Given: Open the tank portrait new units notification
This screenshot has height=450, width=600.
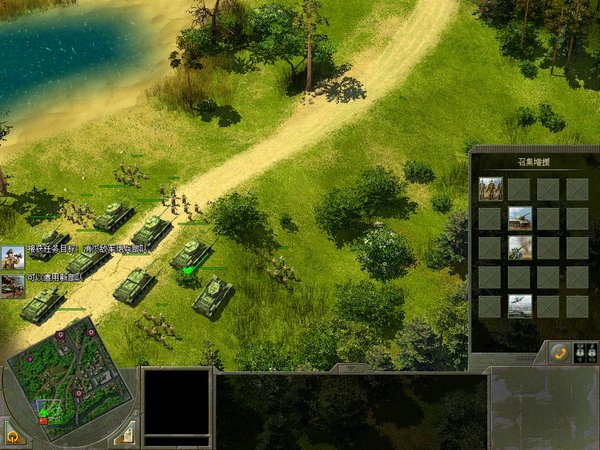Looking at the screenshot, I should [x=13, y=285].
